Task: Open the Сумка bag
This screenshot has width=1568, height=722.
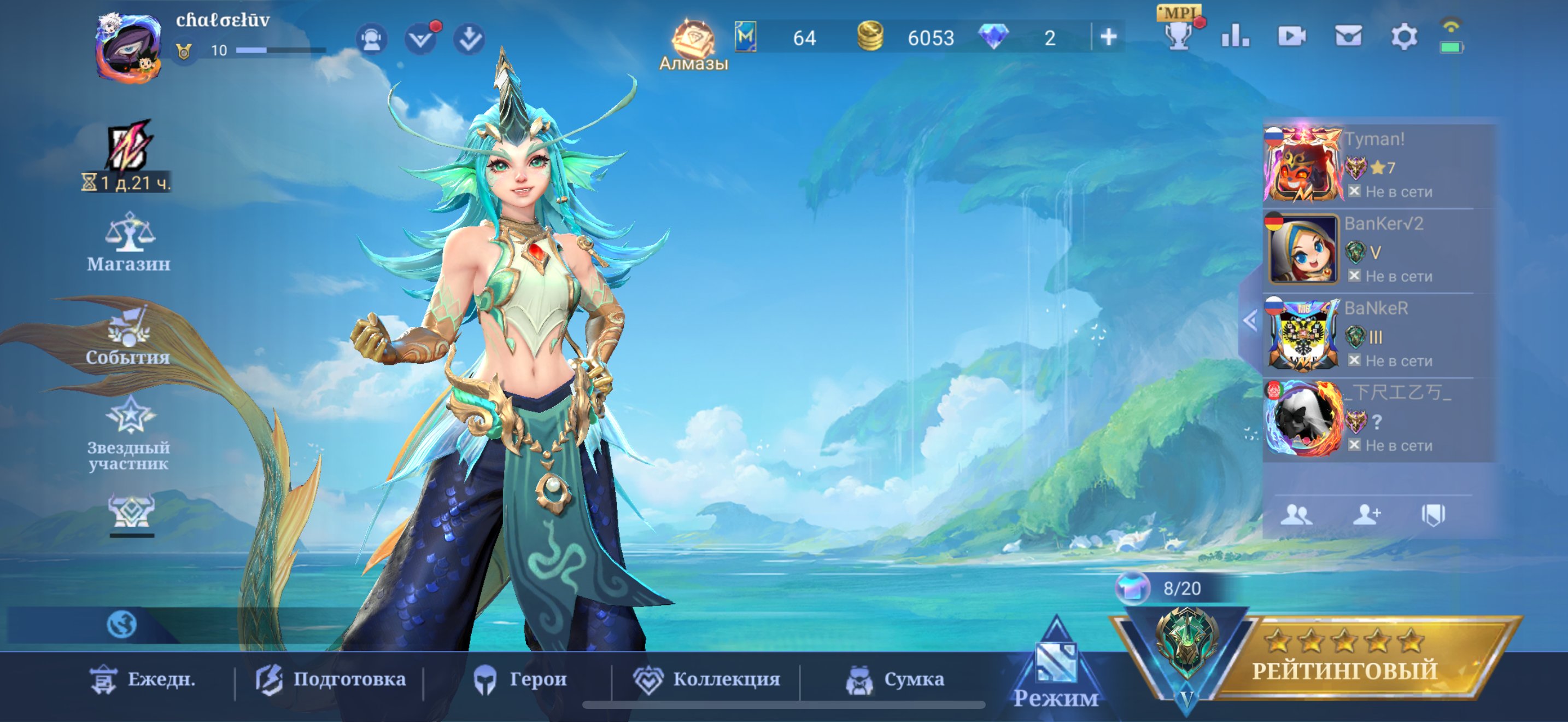Action: 896,679
